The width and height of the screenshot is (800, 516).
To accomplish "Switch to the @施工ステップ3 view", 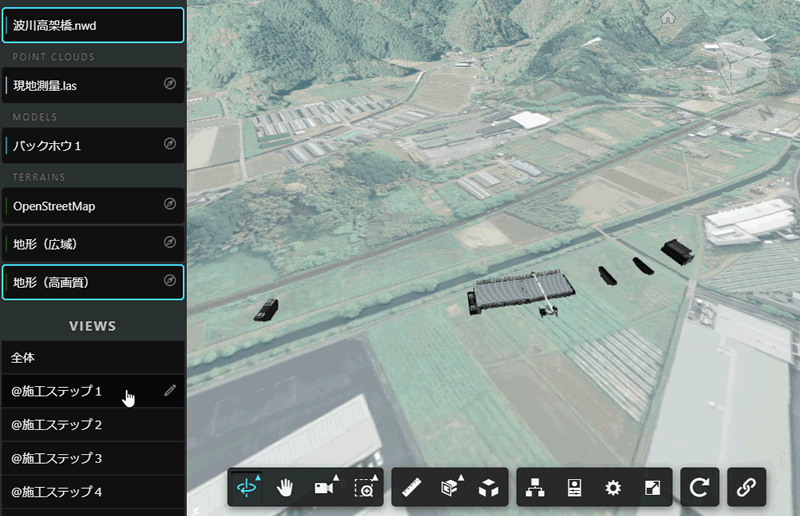I will (85, 458).
